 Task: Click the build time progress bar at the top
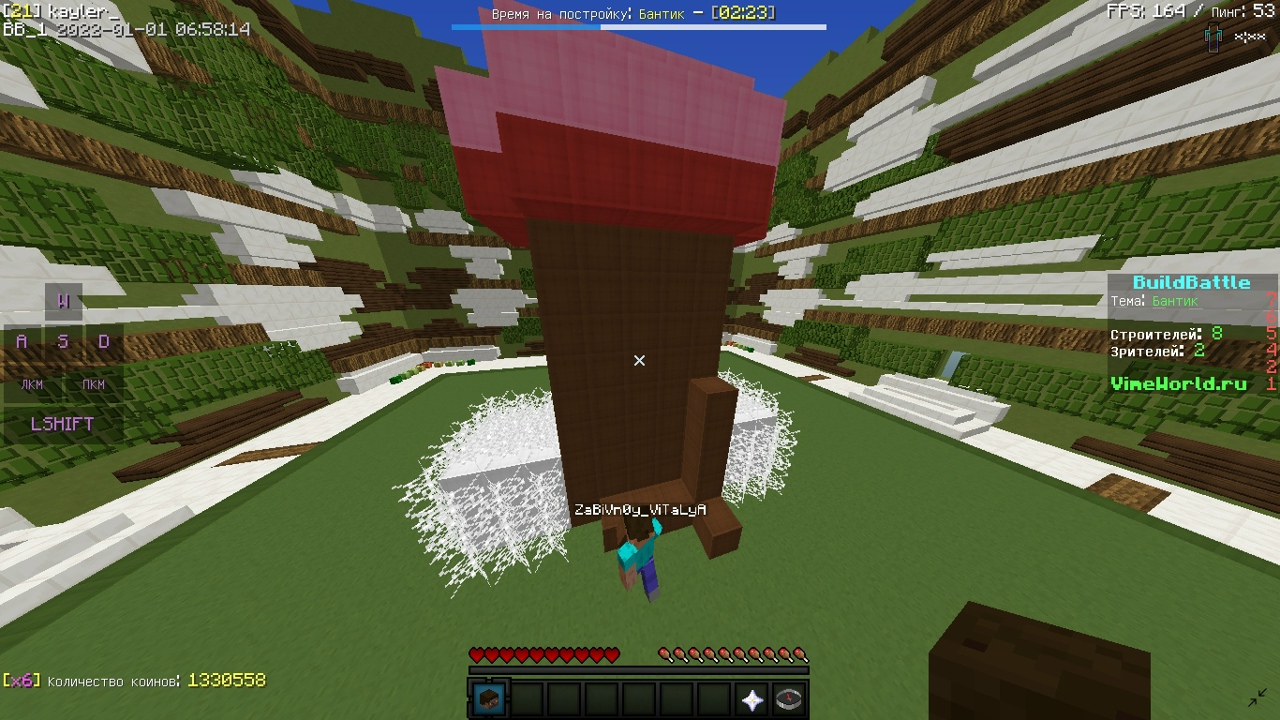point(640,29)
